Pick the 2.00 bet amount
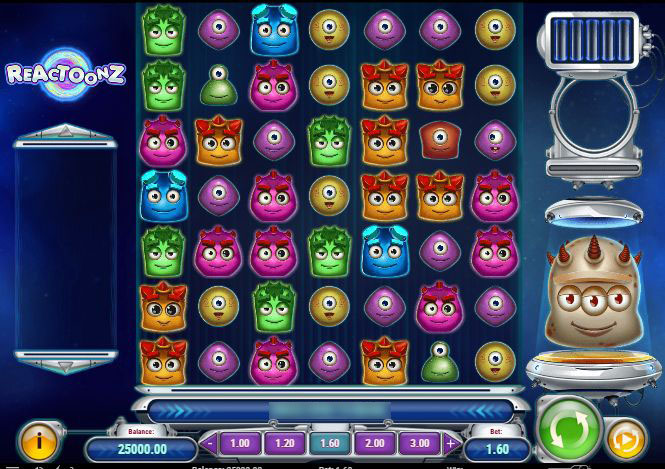Image resolution: width=665 pixels, height=469 pixels. [x=374, y=443]
